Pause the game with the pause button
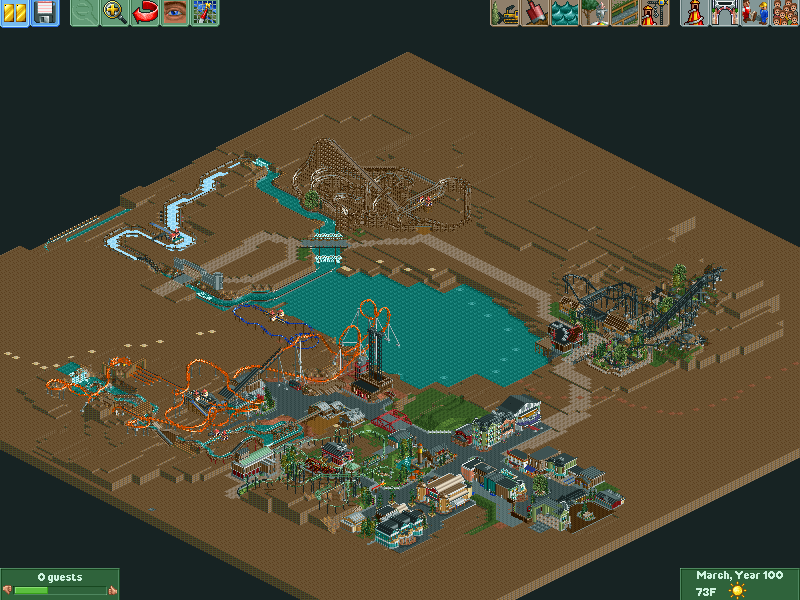The width and height of the screenshot is (800, 600). 15,13
